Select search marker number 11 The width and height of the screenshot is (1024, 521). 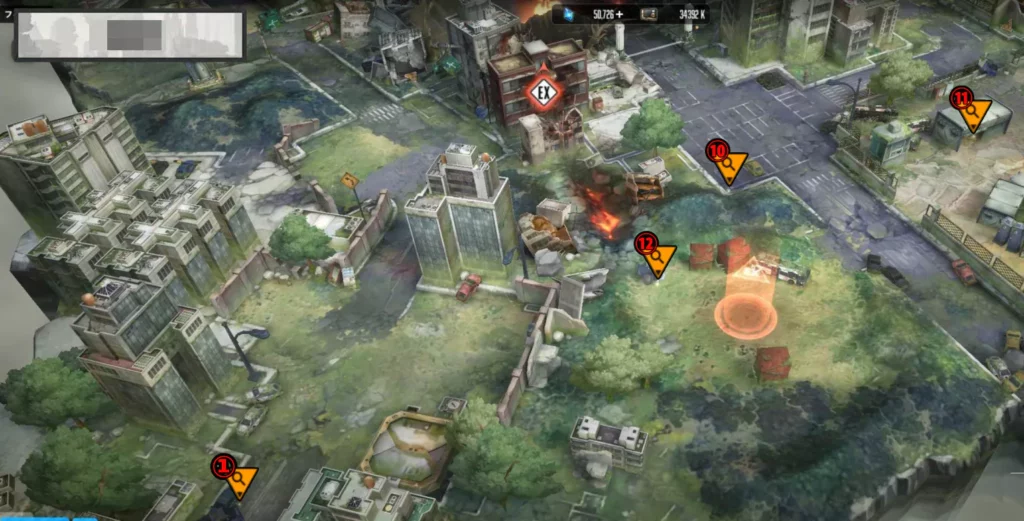[x=973, y=114]
